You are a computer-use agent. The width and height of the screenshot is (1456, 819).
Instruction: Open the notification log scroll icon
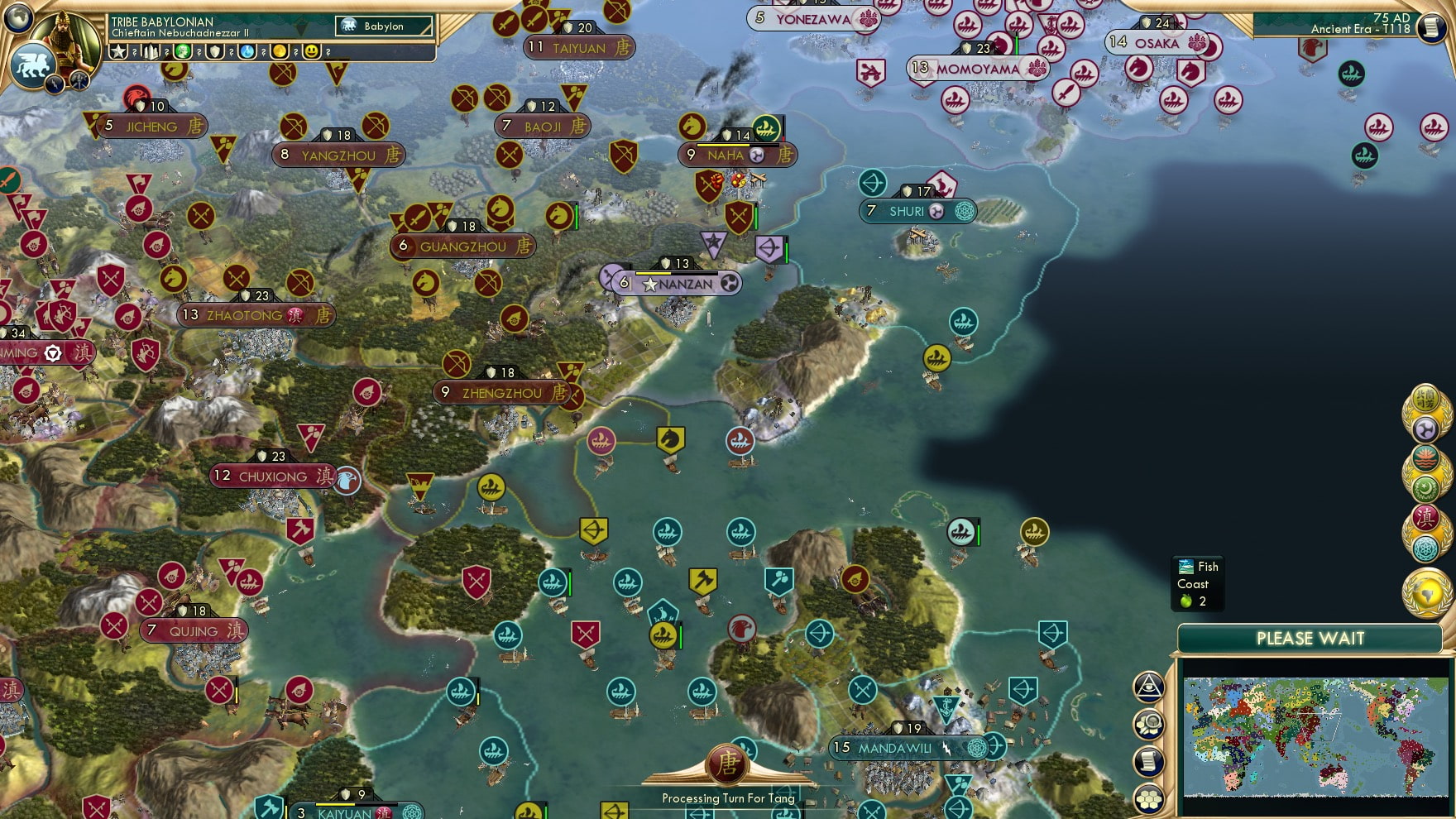pos(1147,760)
